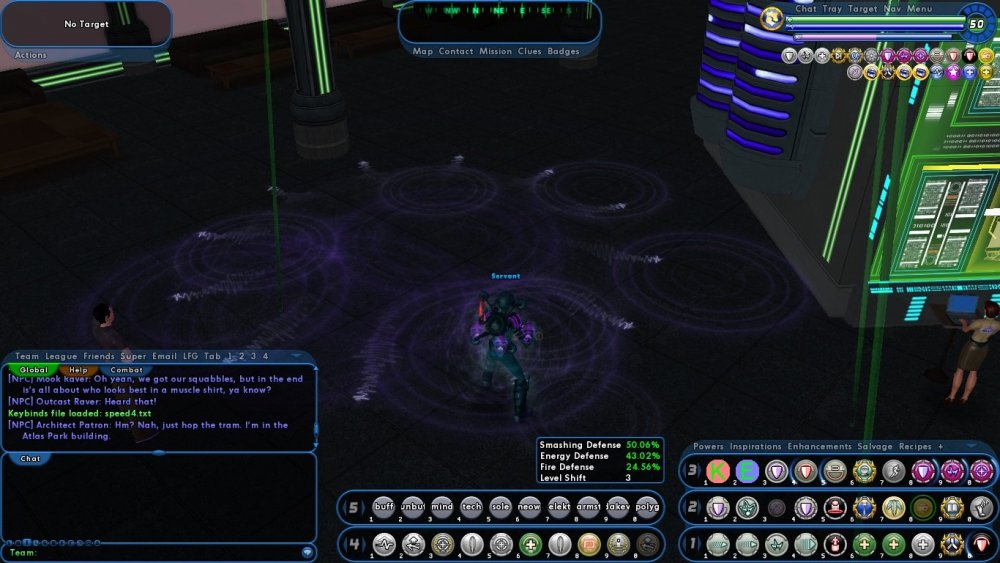The image size is (1000, 563).
Task: Open Email from the chat header
Action: click(164, 356)
